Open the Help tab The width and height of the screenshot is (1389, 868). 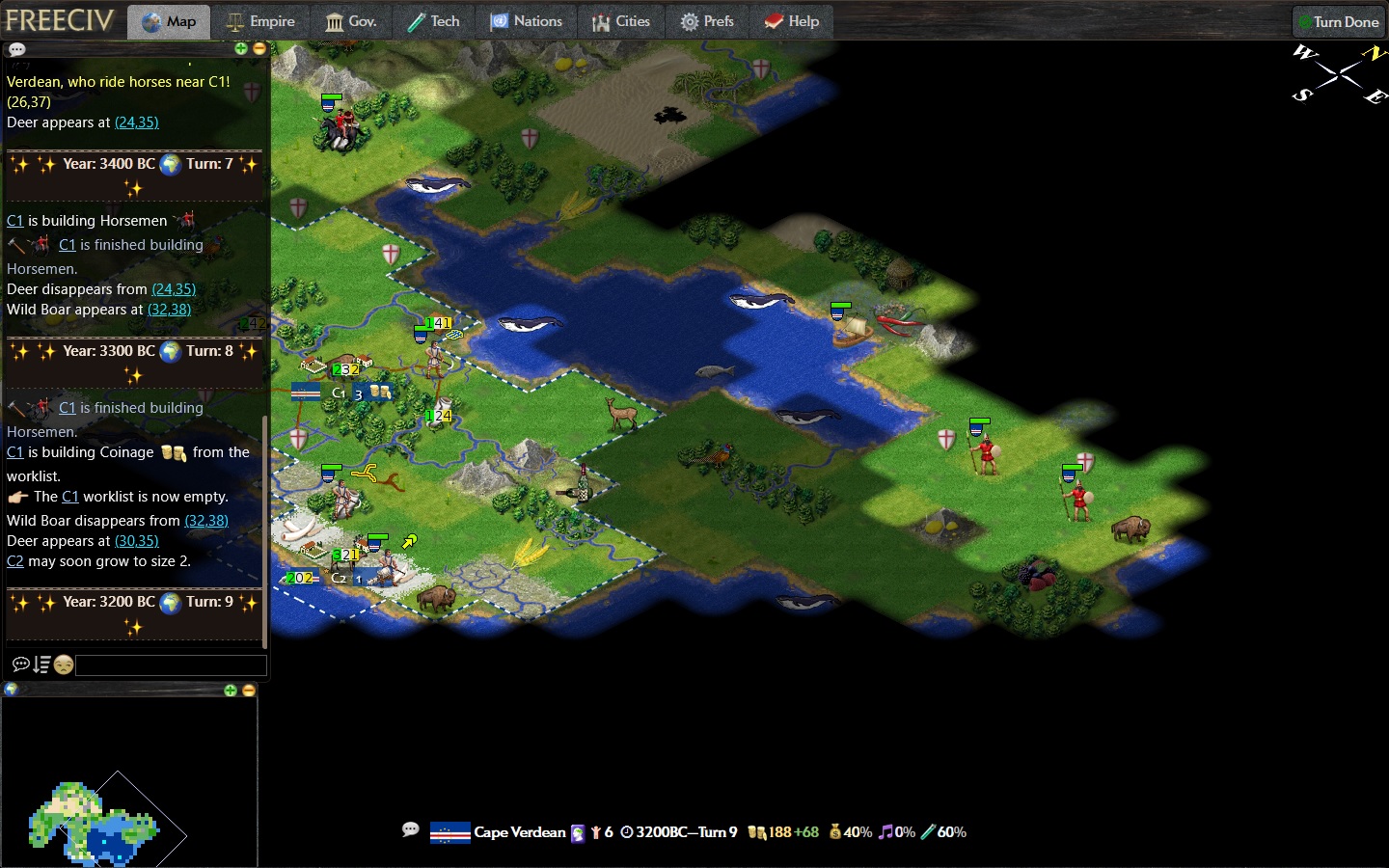point(791,21)
